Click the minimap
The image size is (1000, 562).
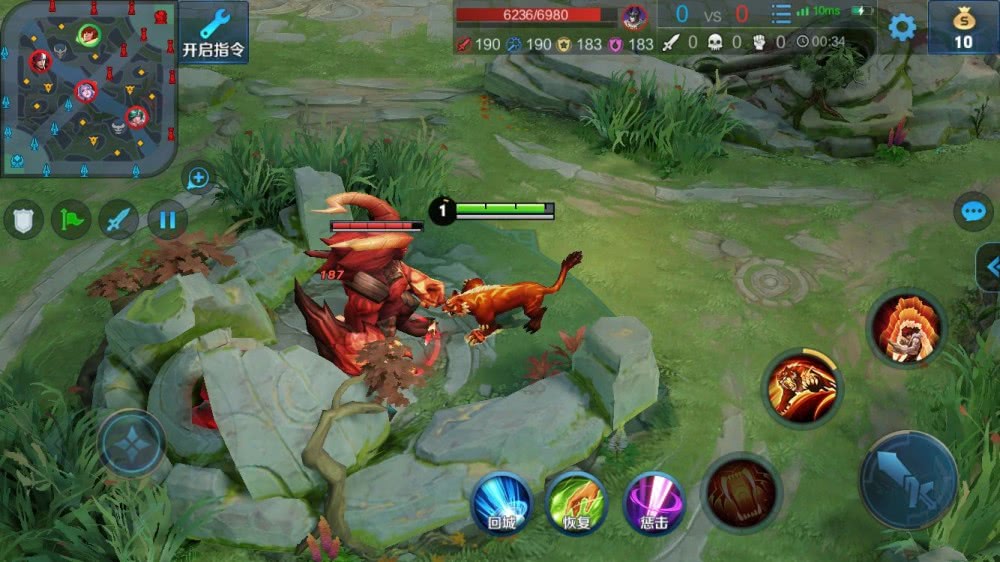click(88, 88)
